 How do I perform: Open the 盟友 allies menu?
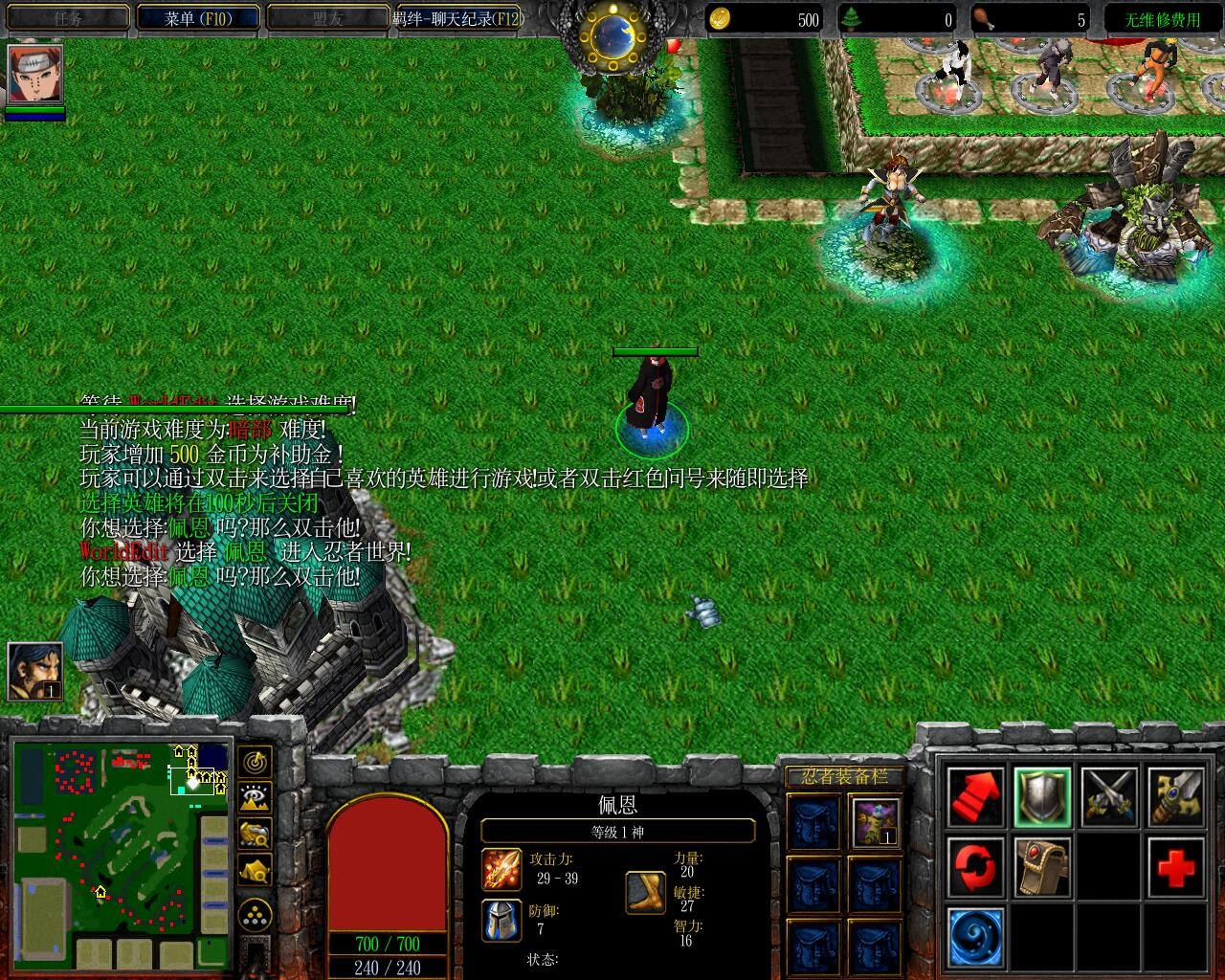click(328, 18)
